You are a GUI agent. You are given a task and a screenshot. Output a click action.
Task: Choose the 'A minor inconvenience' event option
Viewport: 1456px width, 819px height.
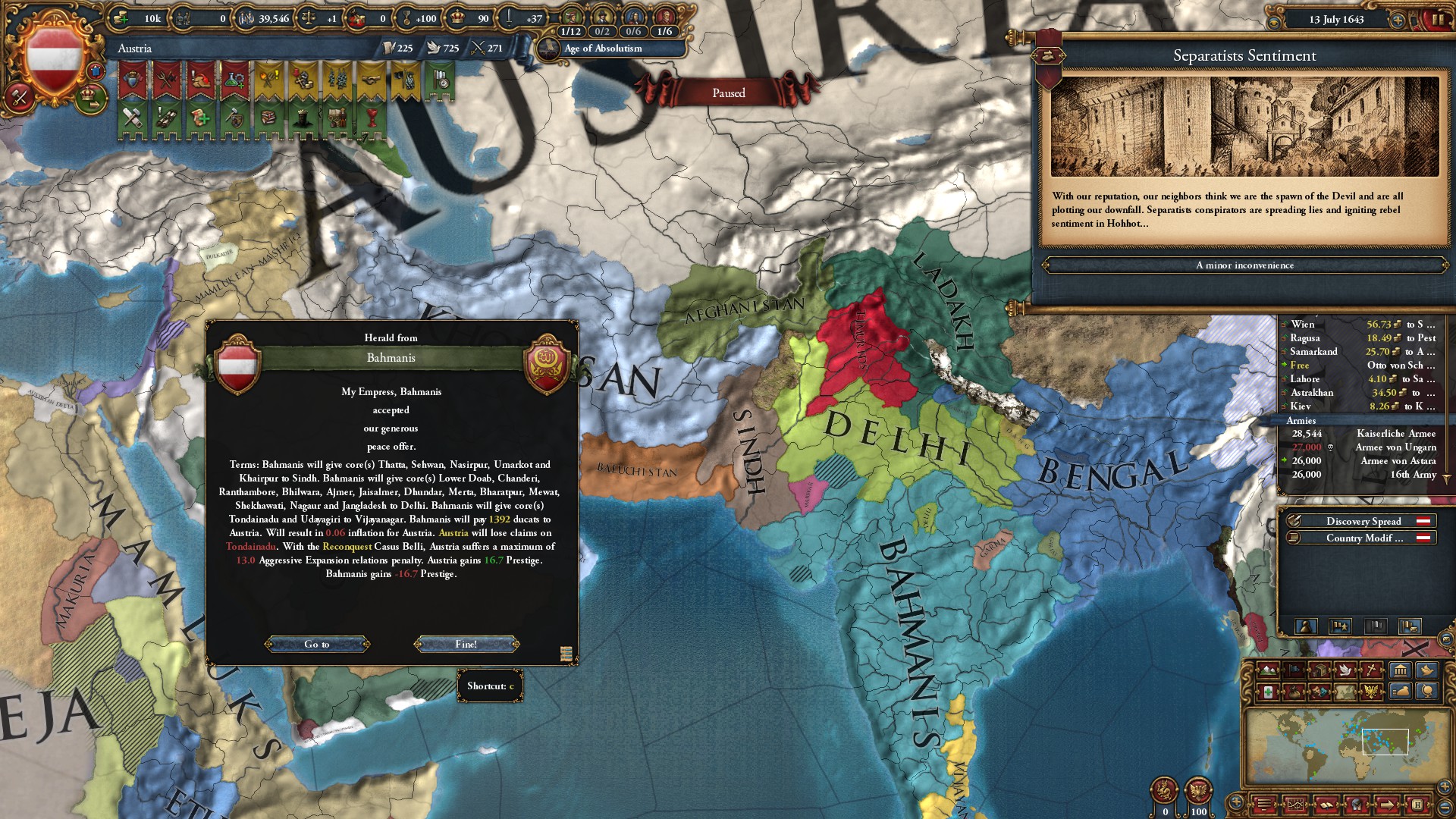coord(1244,265)
